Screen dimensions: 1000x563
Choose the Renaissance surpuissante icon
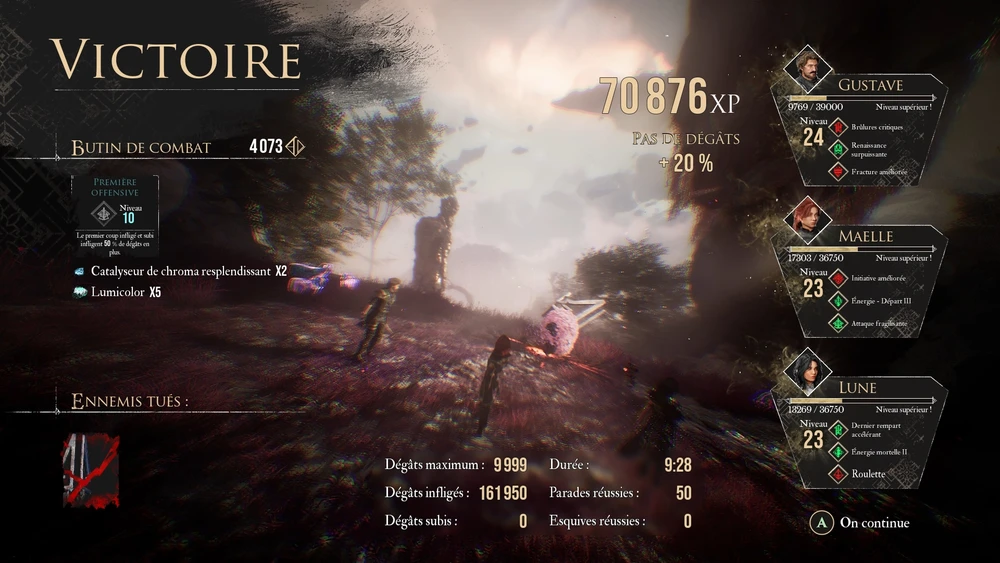(837, 149)
